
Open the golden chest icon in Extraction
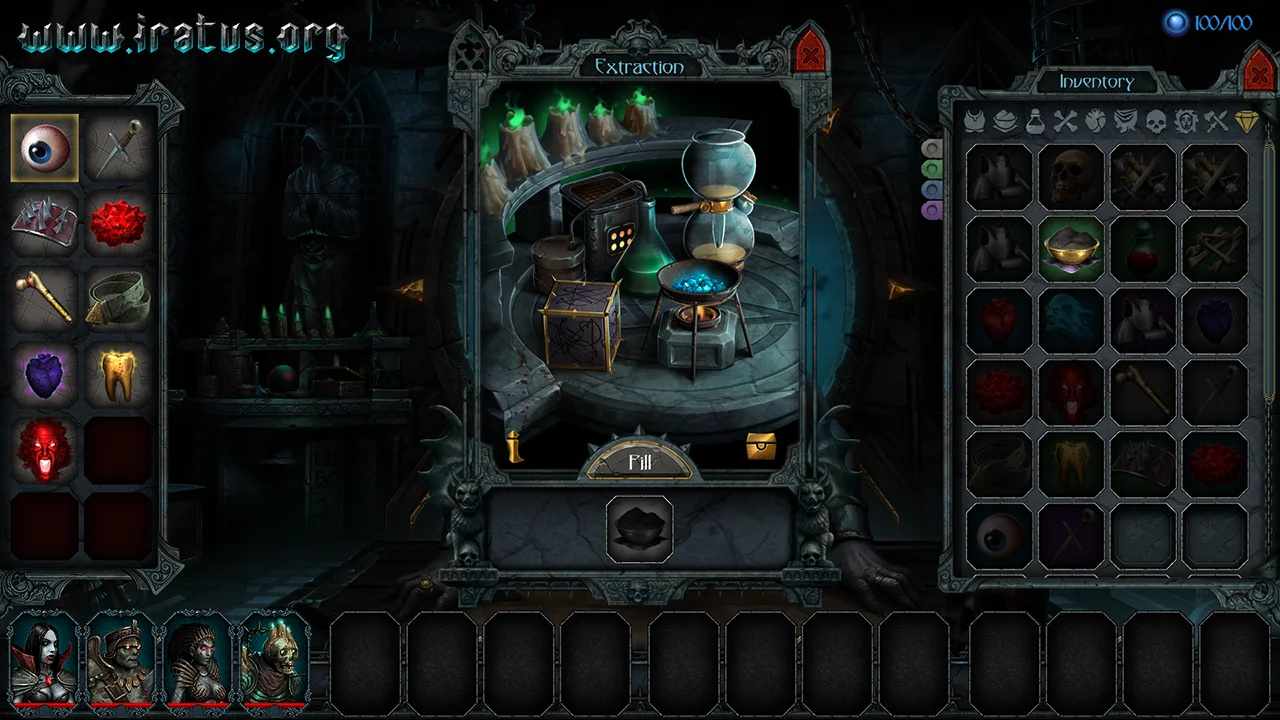(761, 447)
